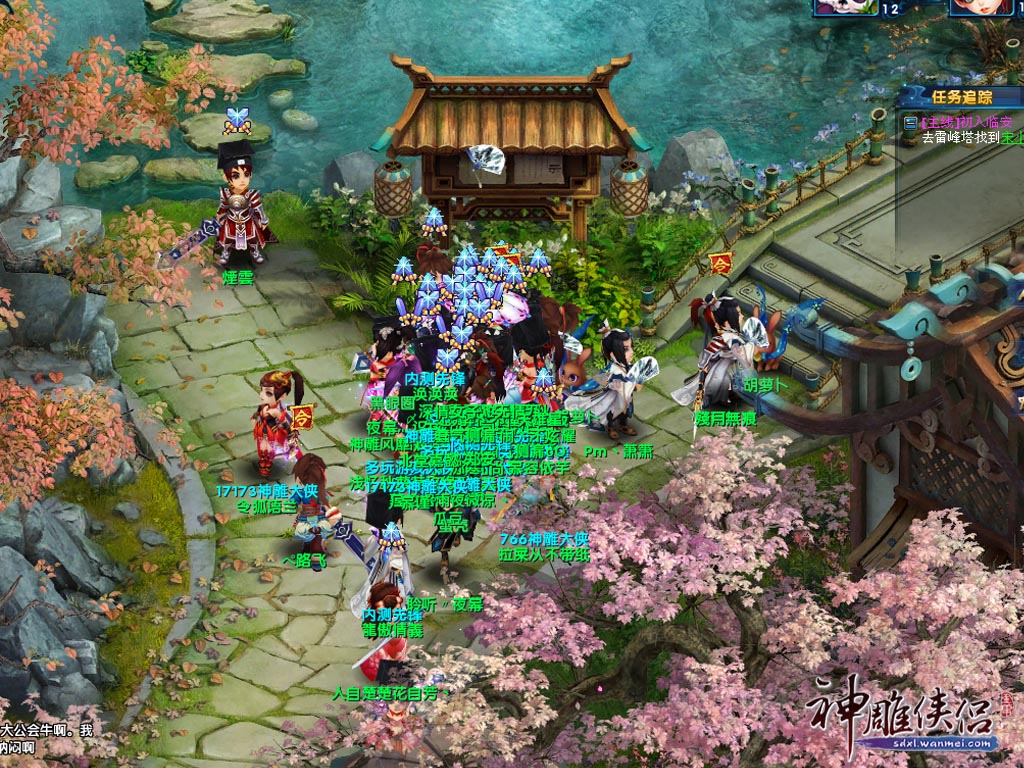The image size is (1024, 768).
Task: Collapse the 初入临安 main quest entry
Action: pos(910,121)
